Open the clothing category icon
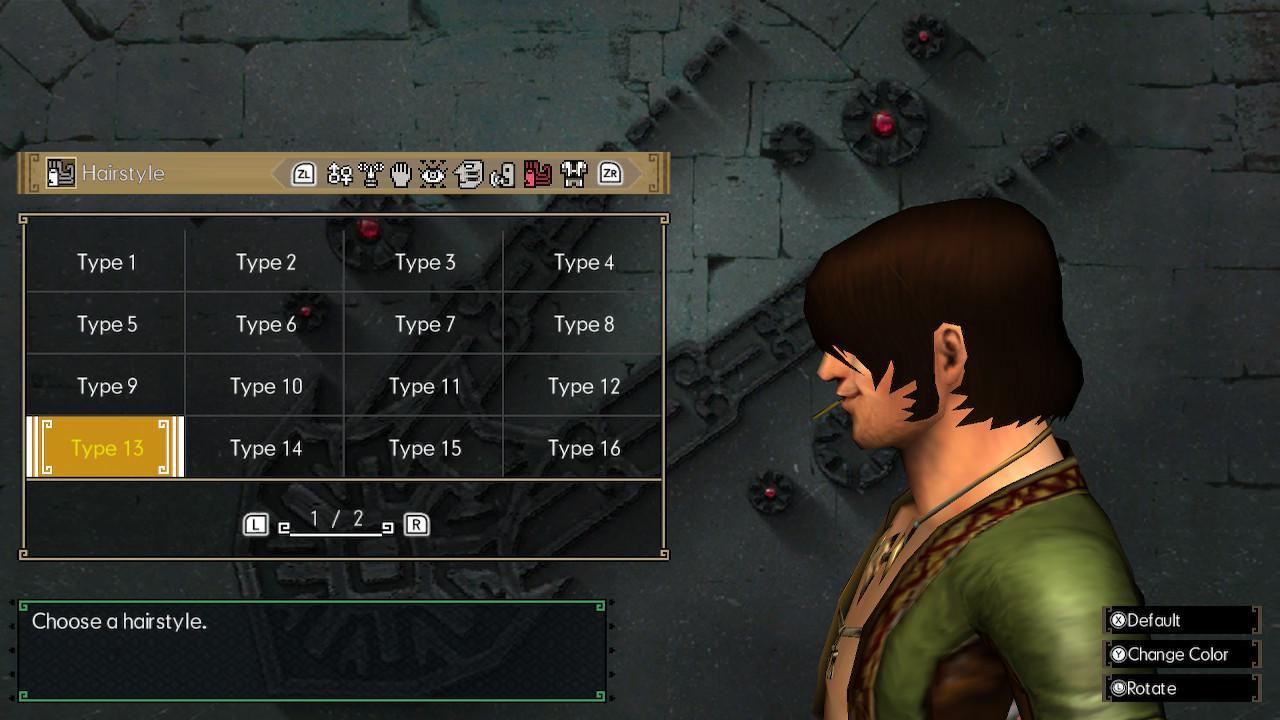 [573, 173]
